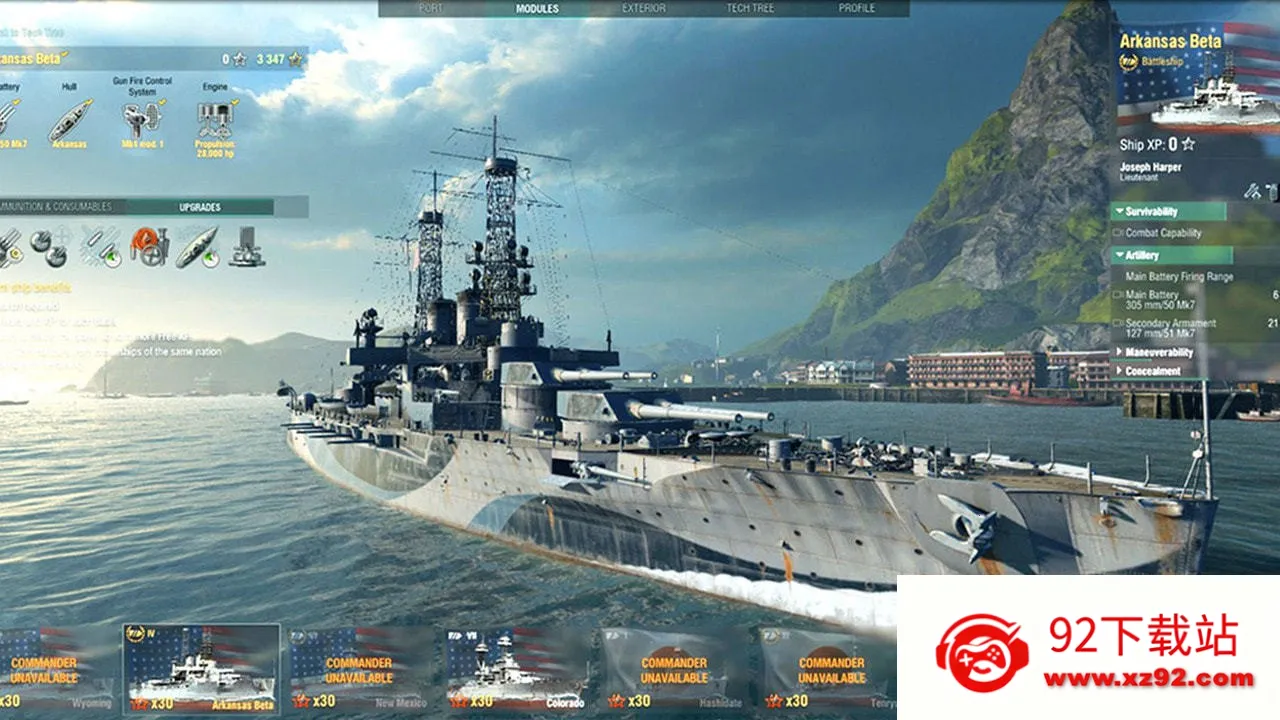Open the TECH TREE tab

click(x=752, y=6)
